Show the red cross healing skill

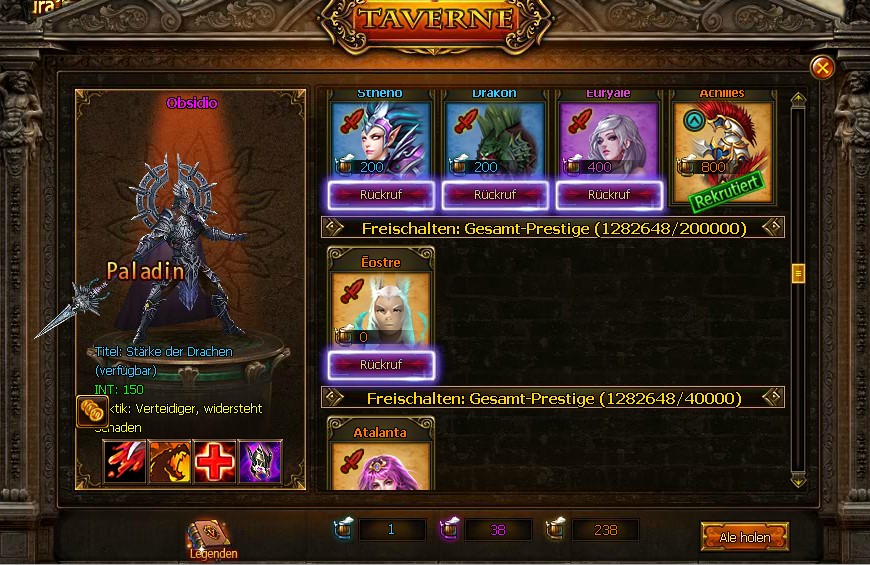tap(214, 461)
